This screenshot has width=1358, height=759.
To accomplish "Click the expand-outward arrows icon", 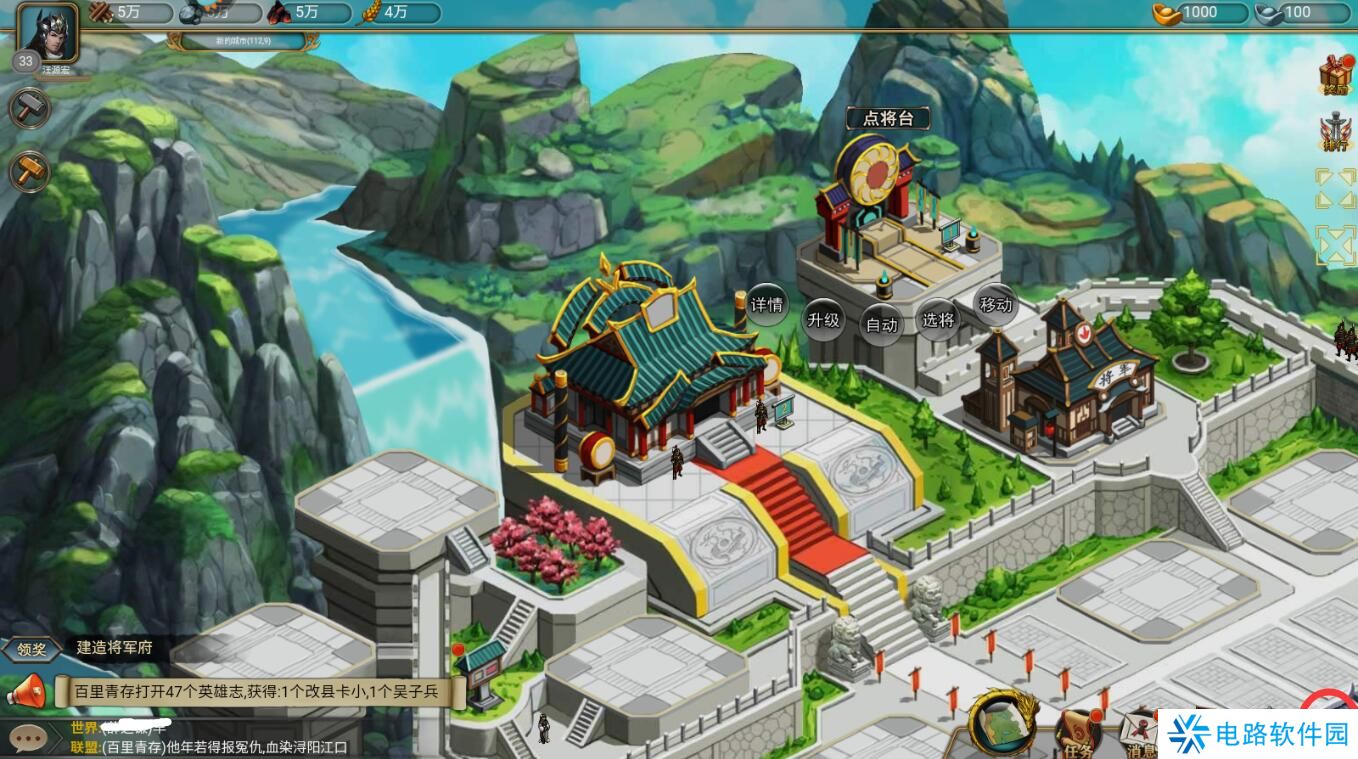I will pos(1336,189).
